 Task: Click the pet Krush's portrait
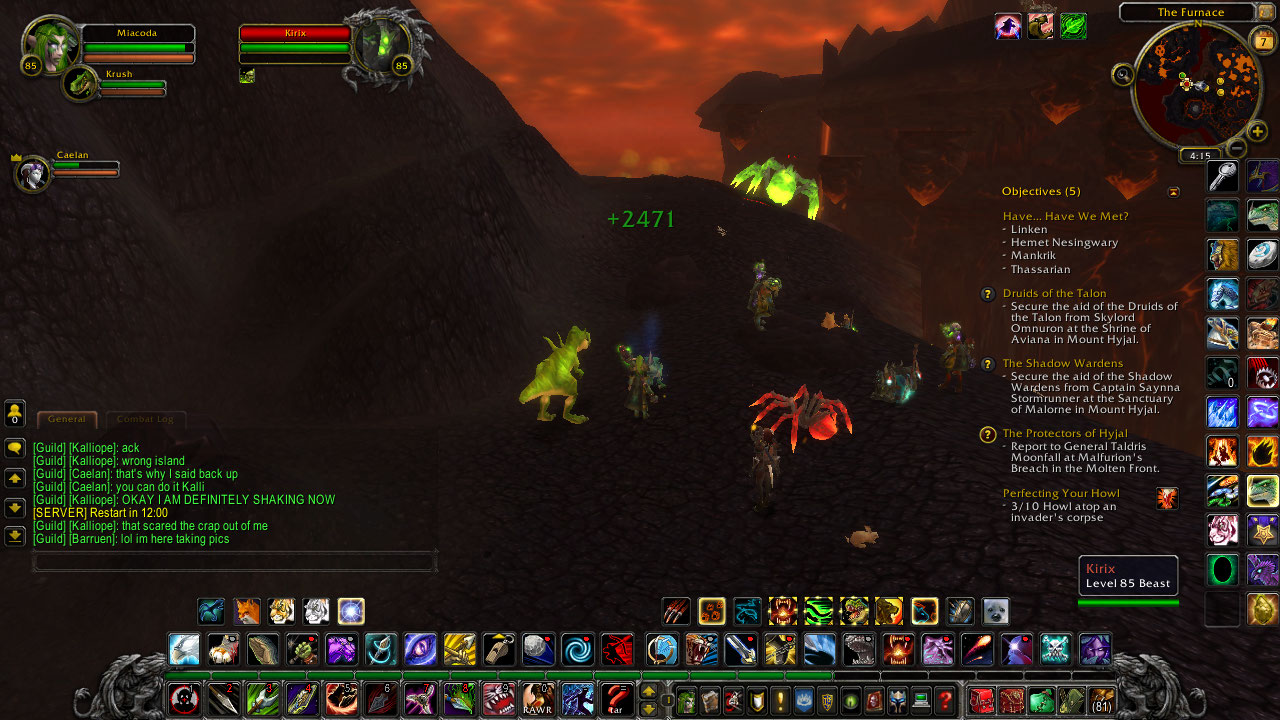81,84
